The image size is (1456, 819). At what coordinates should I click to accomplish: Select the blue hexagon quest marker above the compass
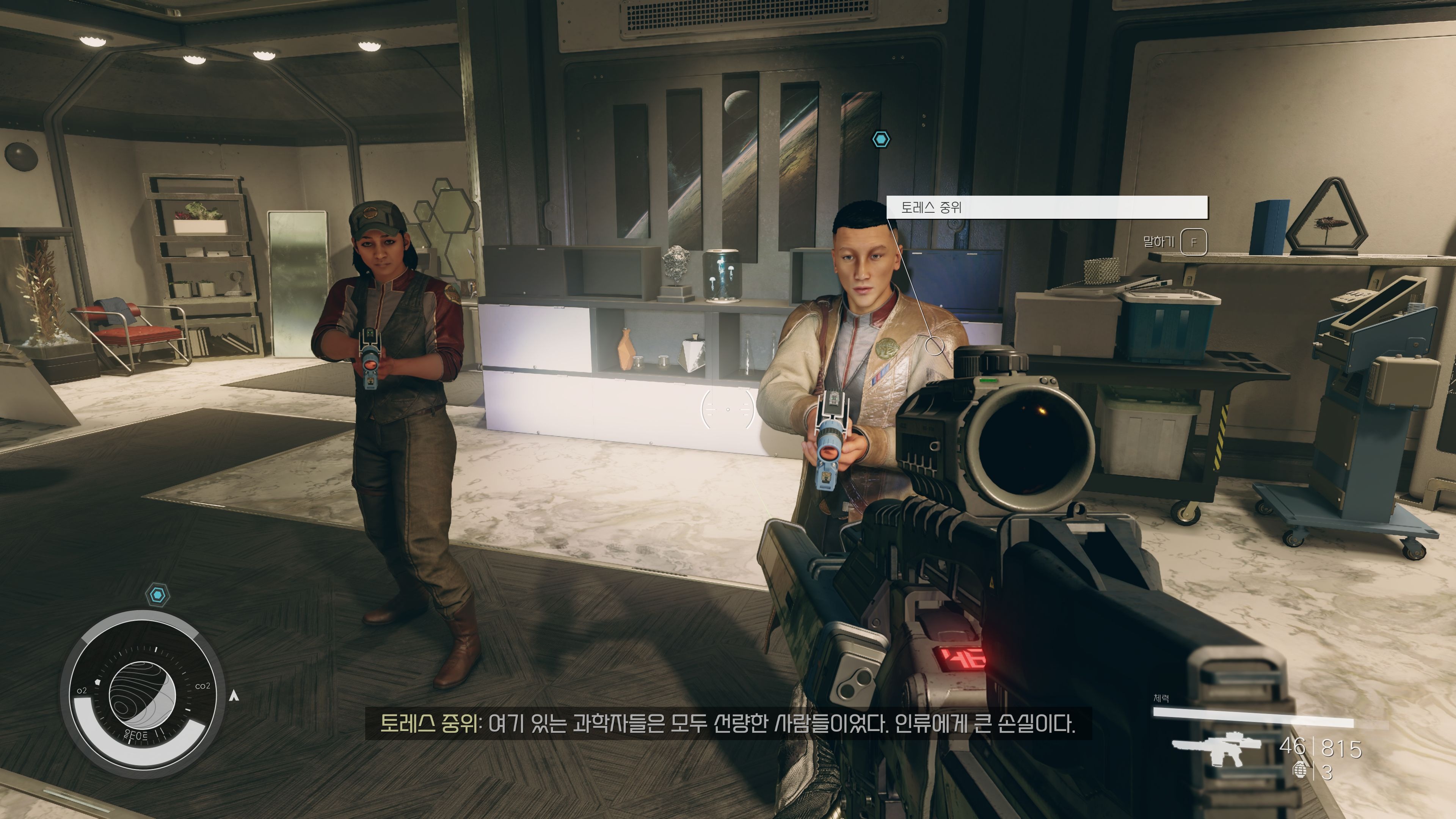[158, 595]
